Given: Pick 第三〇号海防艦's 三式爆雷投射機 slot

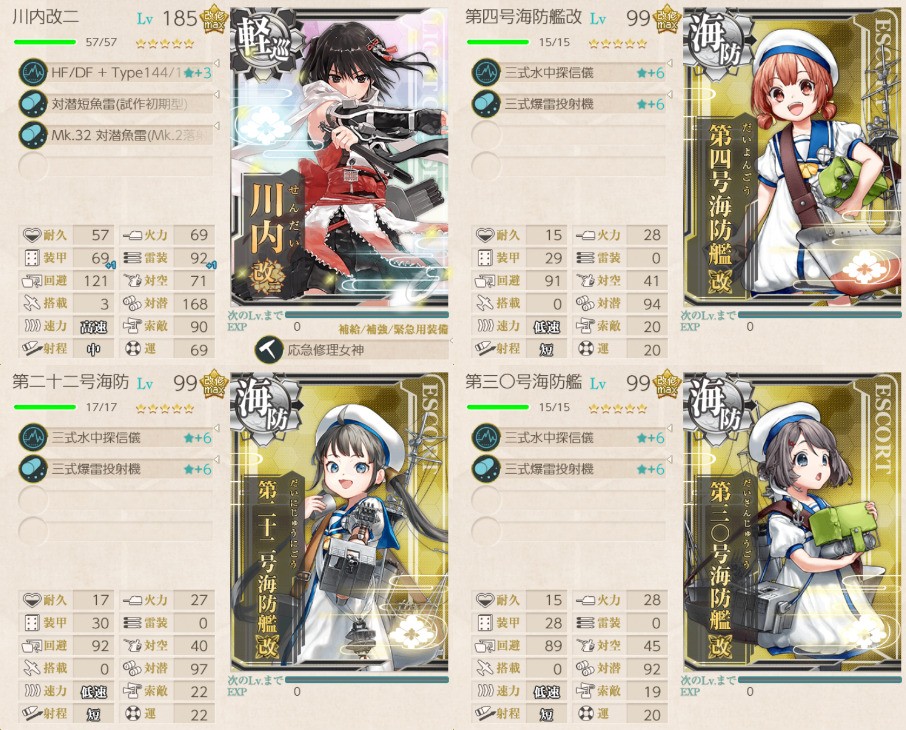Looking at the screenshot, I should click(x=570, y=468).
